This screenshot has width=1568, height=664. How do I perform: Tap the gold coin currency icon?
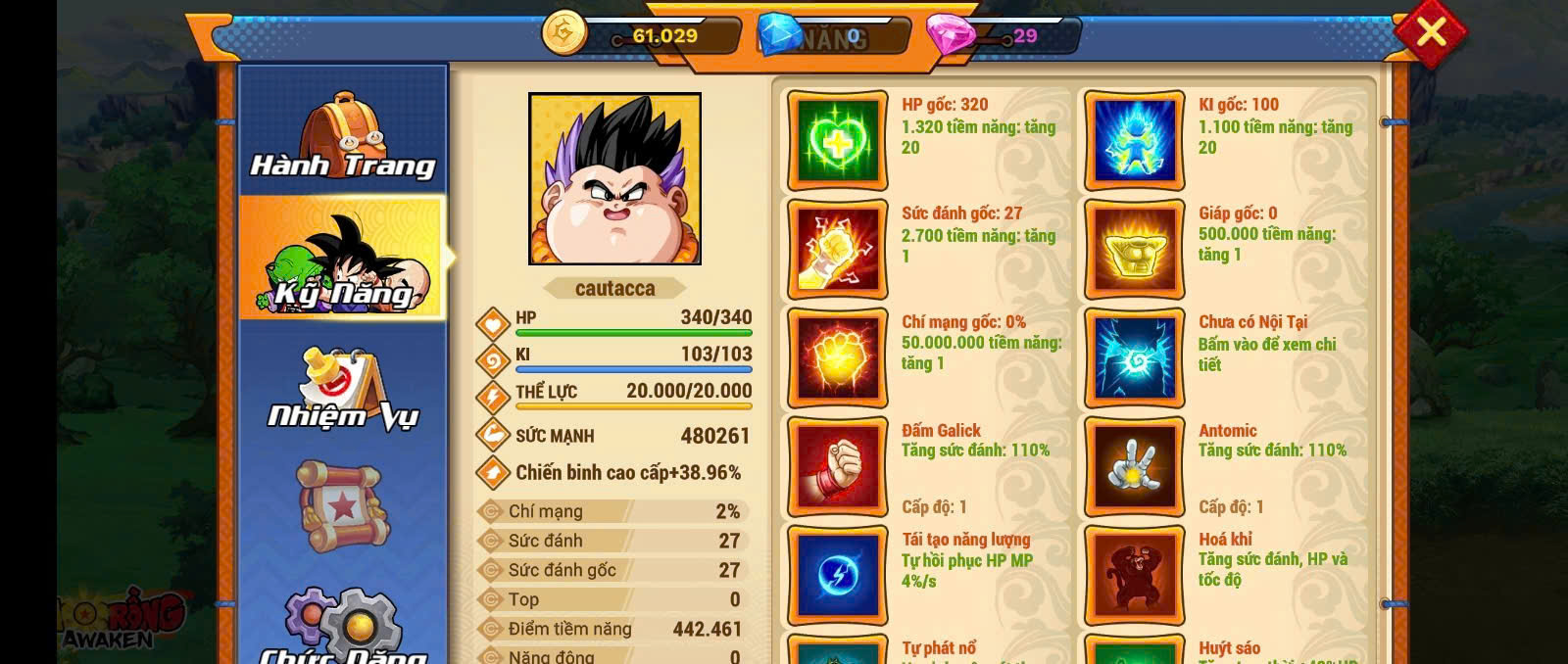point(564,33)
